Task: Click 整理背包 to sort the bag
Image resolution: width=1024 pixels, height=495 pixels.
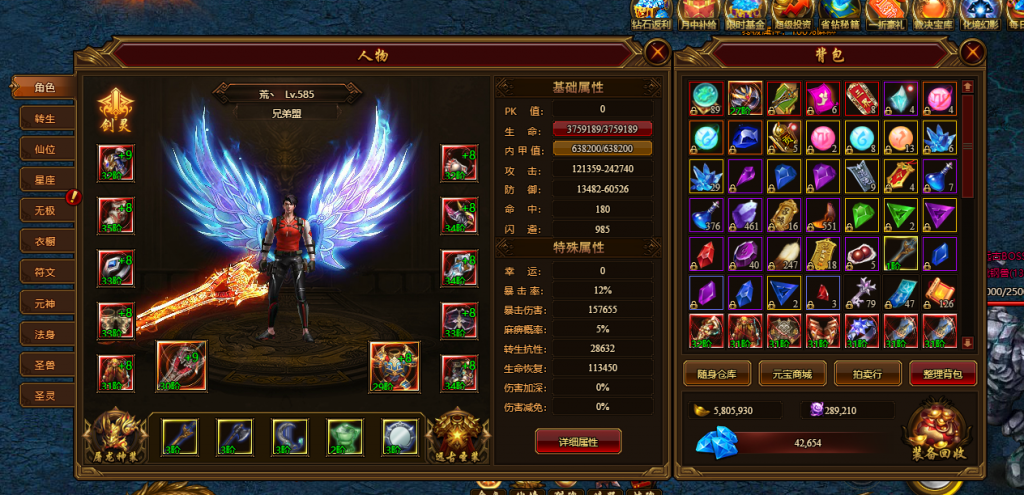Action: click(943, 375)
